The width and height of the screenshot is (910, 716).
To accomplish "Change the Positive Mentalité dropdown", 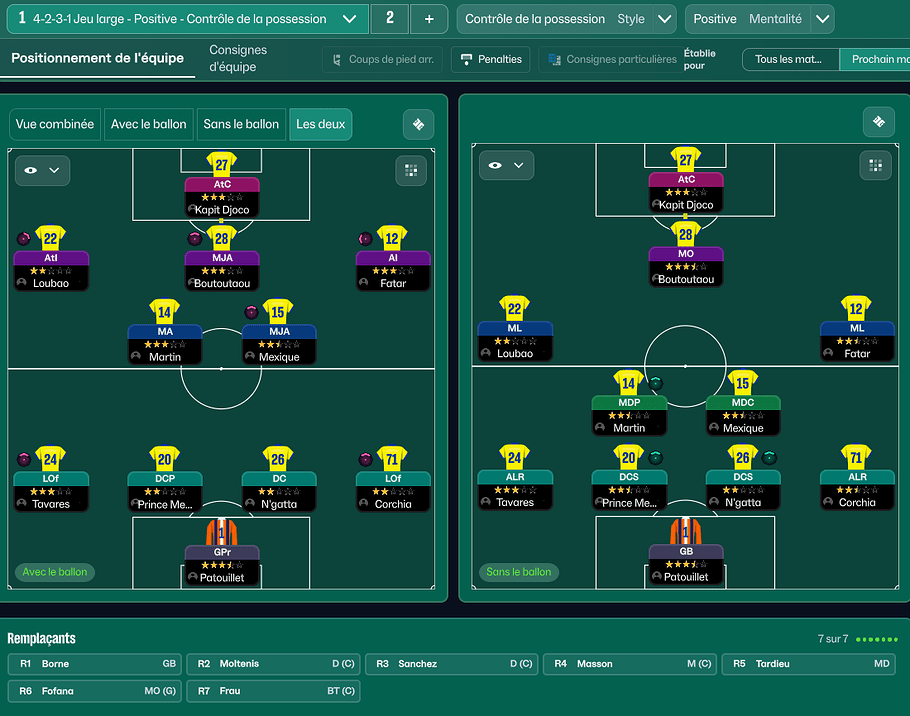I will tap(821, 19).
